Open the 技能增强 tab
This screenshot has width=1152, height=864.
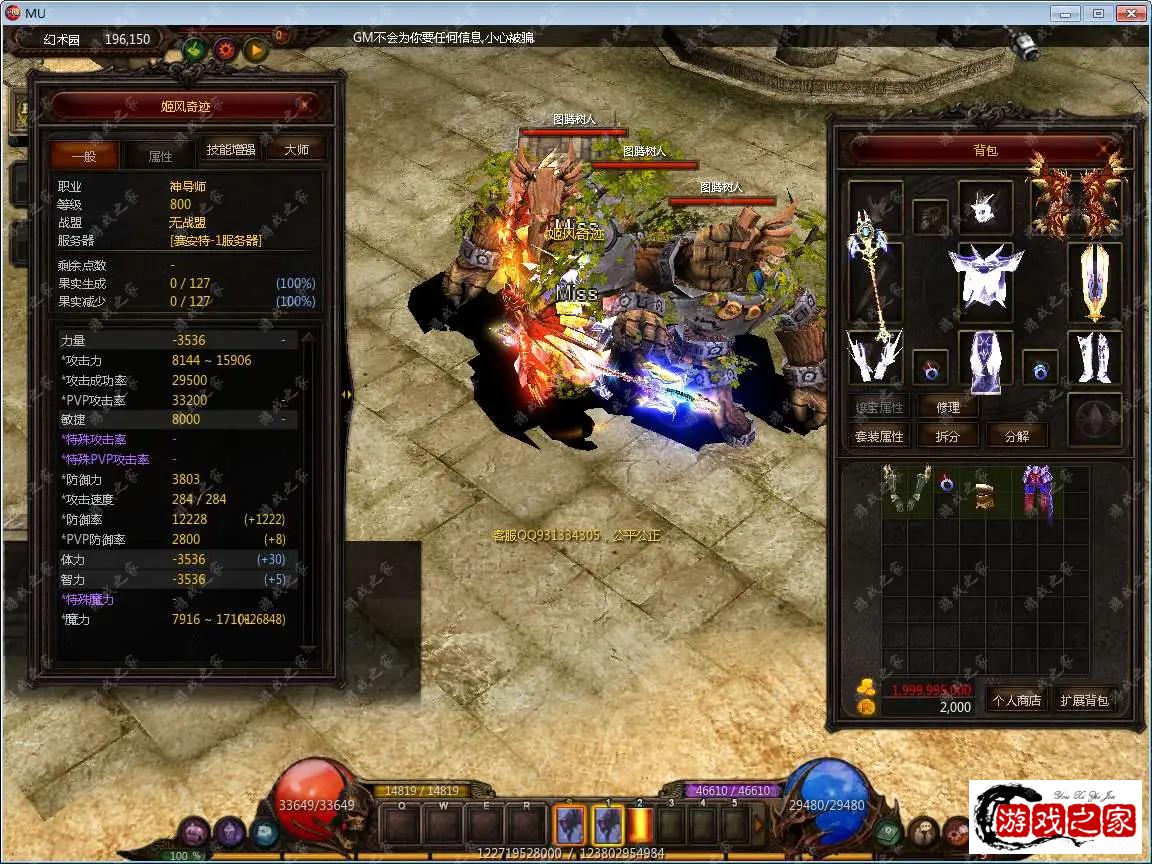231,150
